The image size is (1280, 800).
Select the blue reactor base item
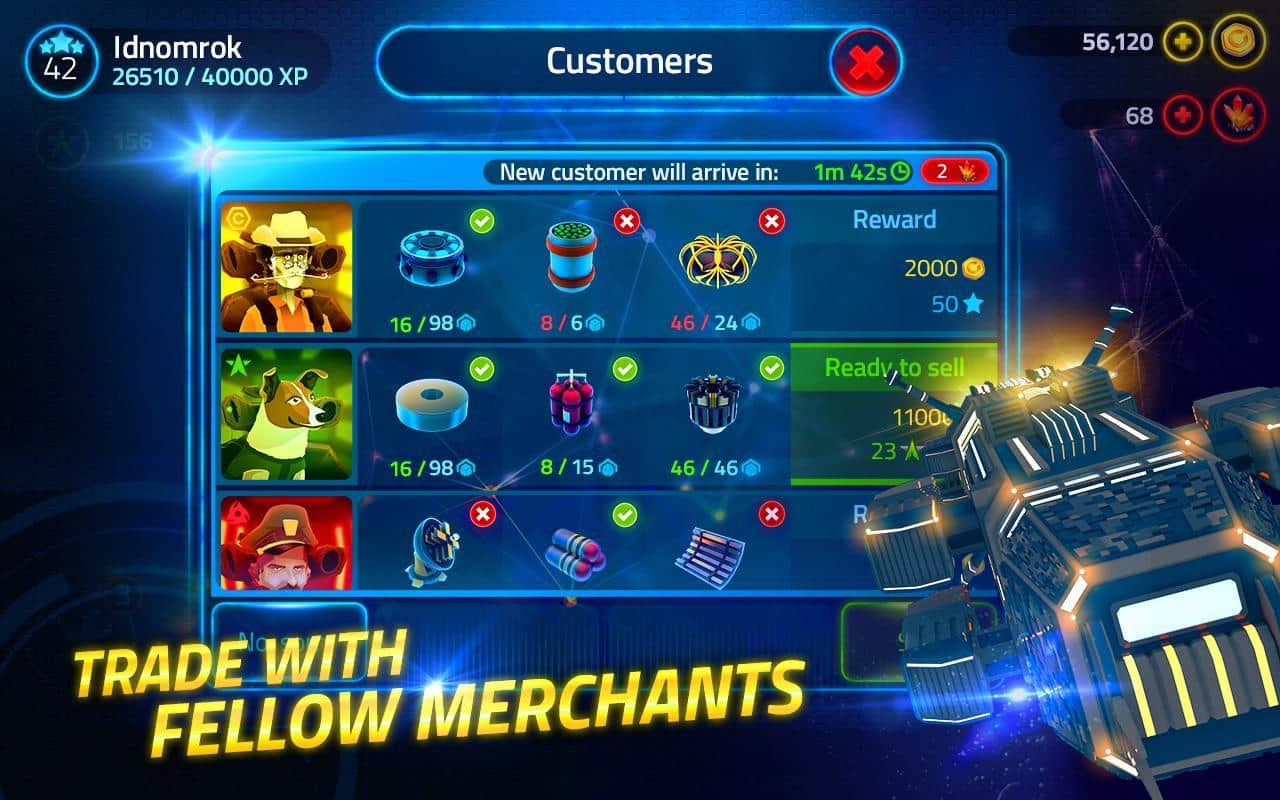coord(431,259)
